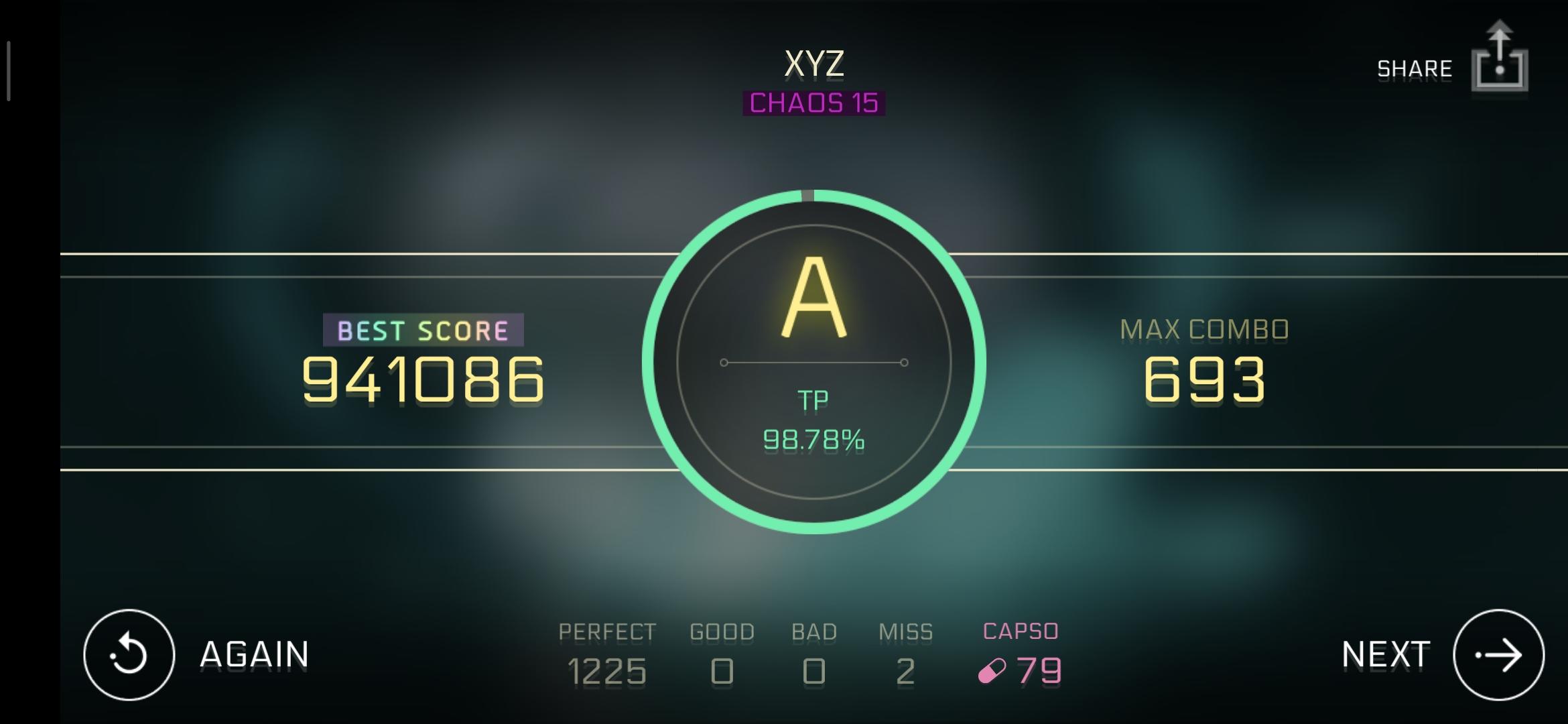Toggle the CHAOS 15 difficulty badge

coord(813,104)
